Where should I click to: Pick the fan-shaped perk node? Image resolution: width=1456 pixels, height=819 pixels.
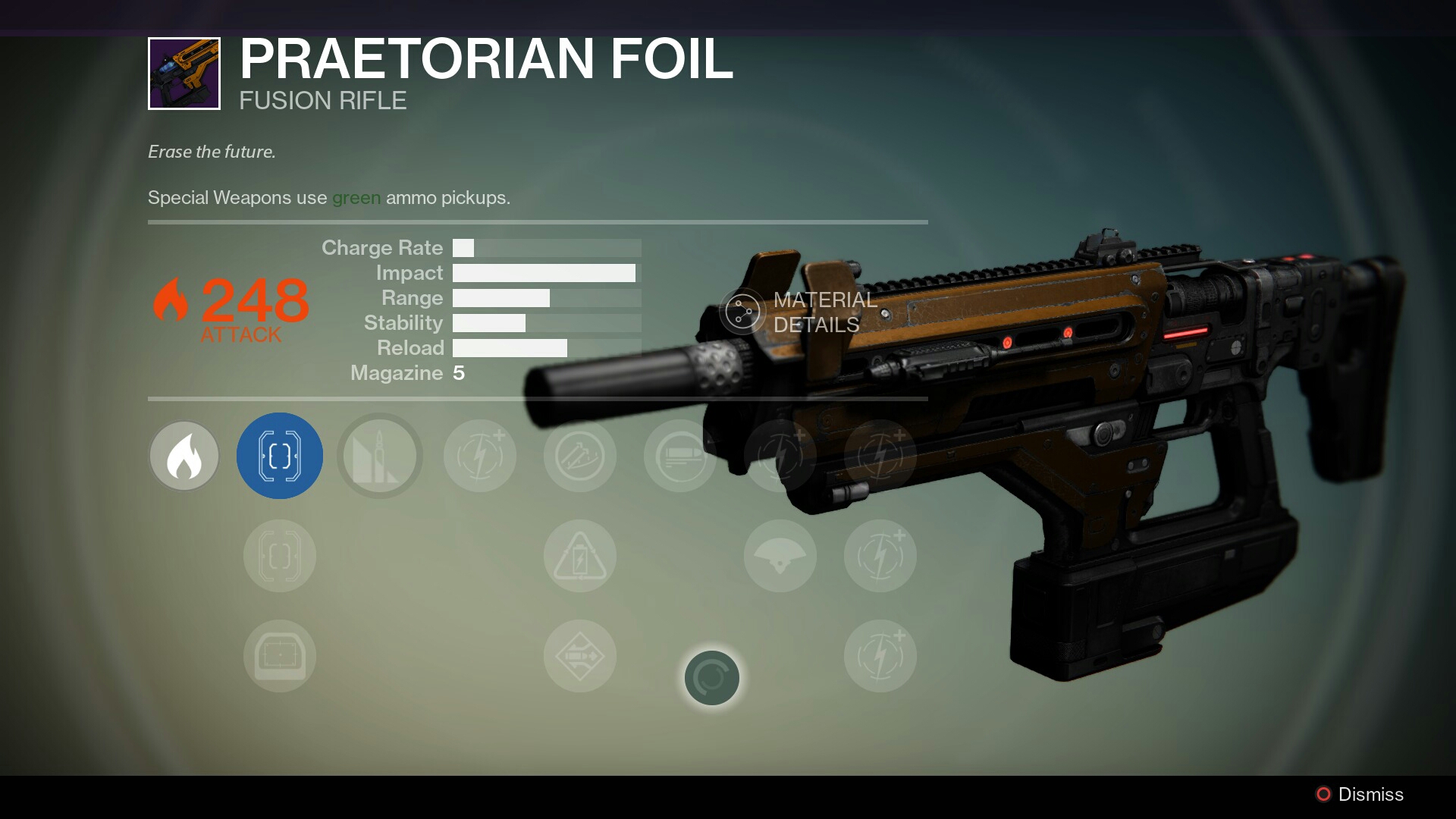point(780,556)
